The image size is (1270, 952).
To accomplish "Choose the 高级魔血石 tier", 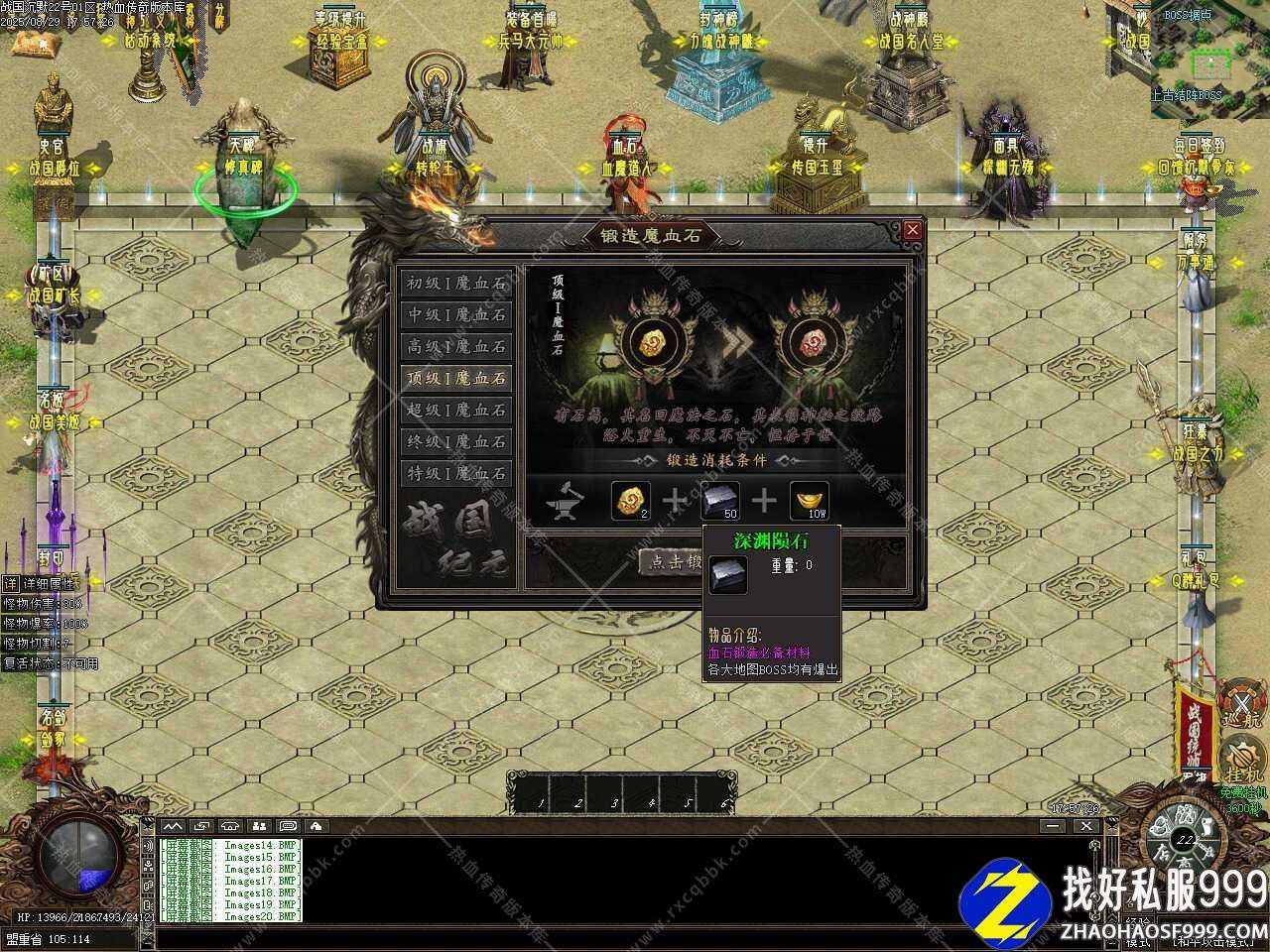I will (455, 346).
